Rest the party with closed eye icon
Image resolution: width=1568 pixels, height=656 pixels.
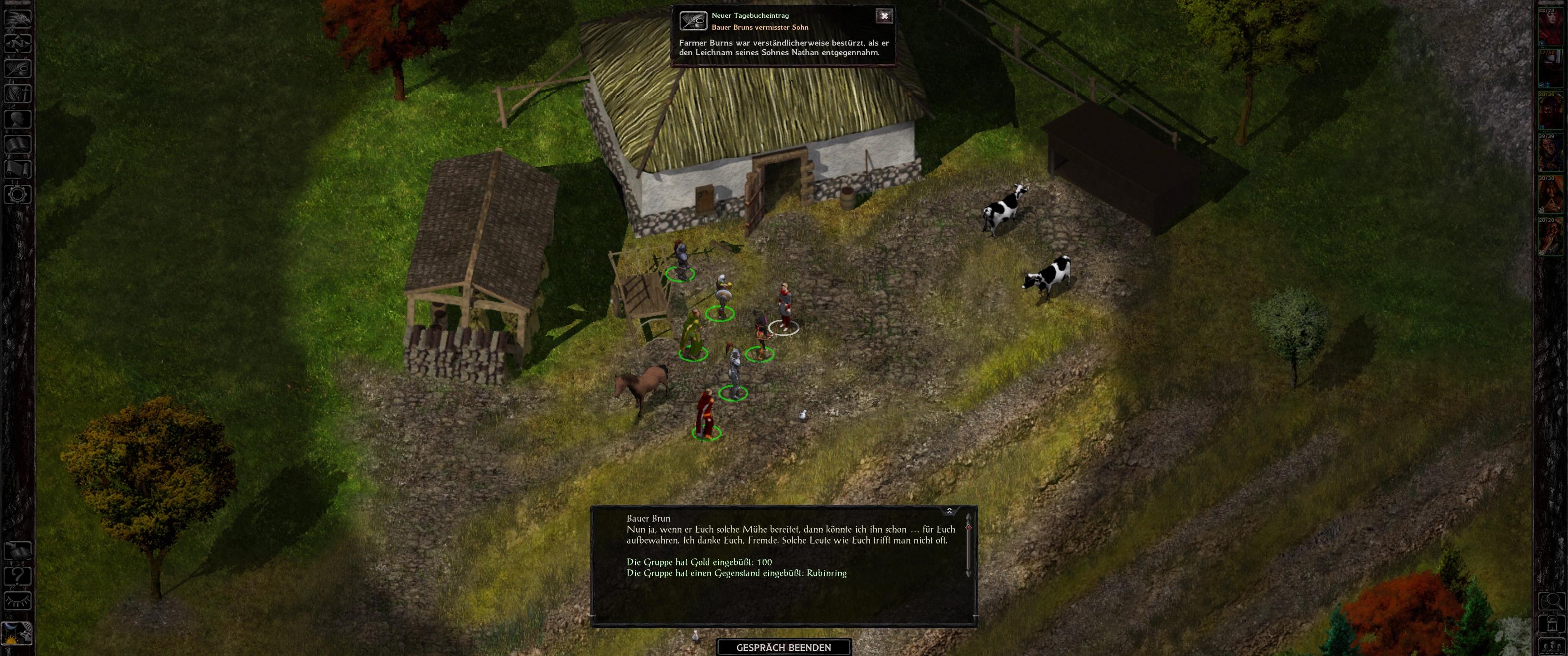click(x=18, y=601)
